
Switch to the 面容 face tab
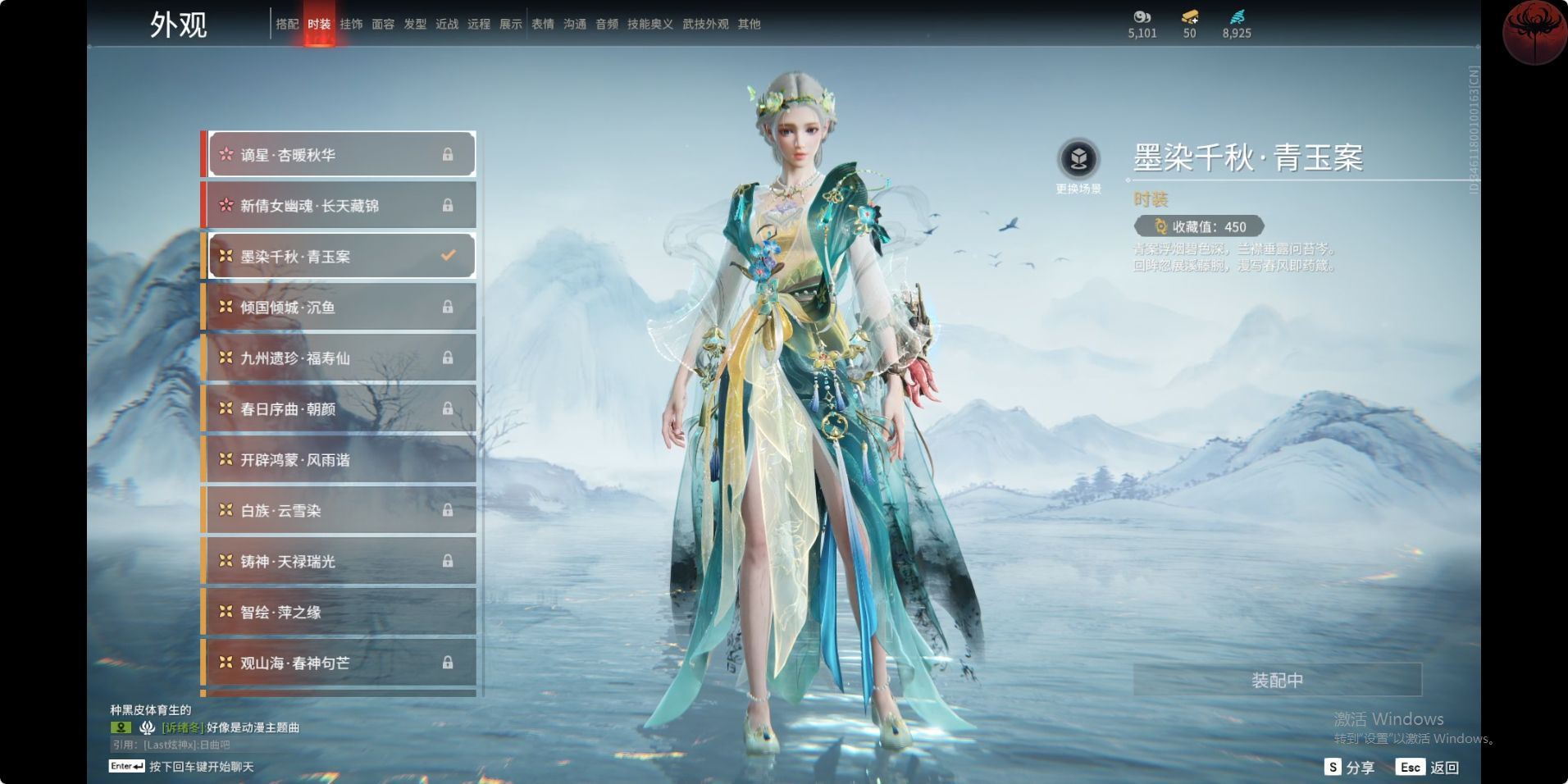[x=383, y=25]
